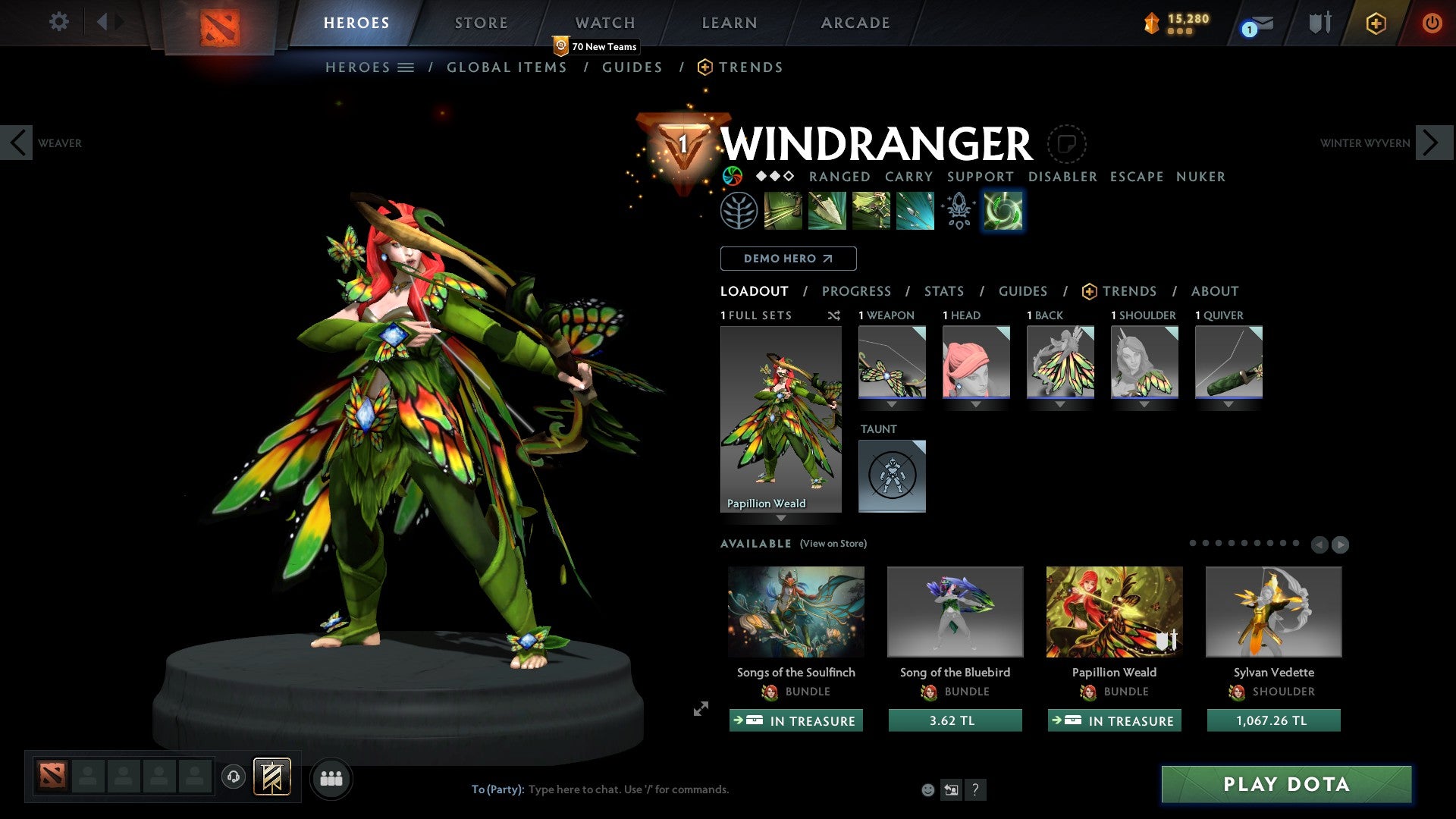1456x819 pixels.
Task: Click the shuffle icon next to Full Sets
Action: tap(834, 315)
